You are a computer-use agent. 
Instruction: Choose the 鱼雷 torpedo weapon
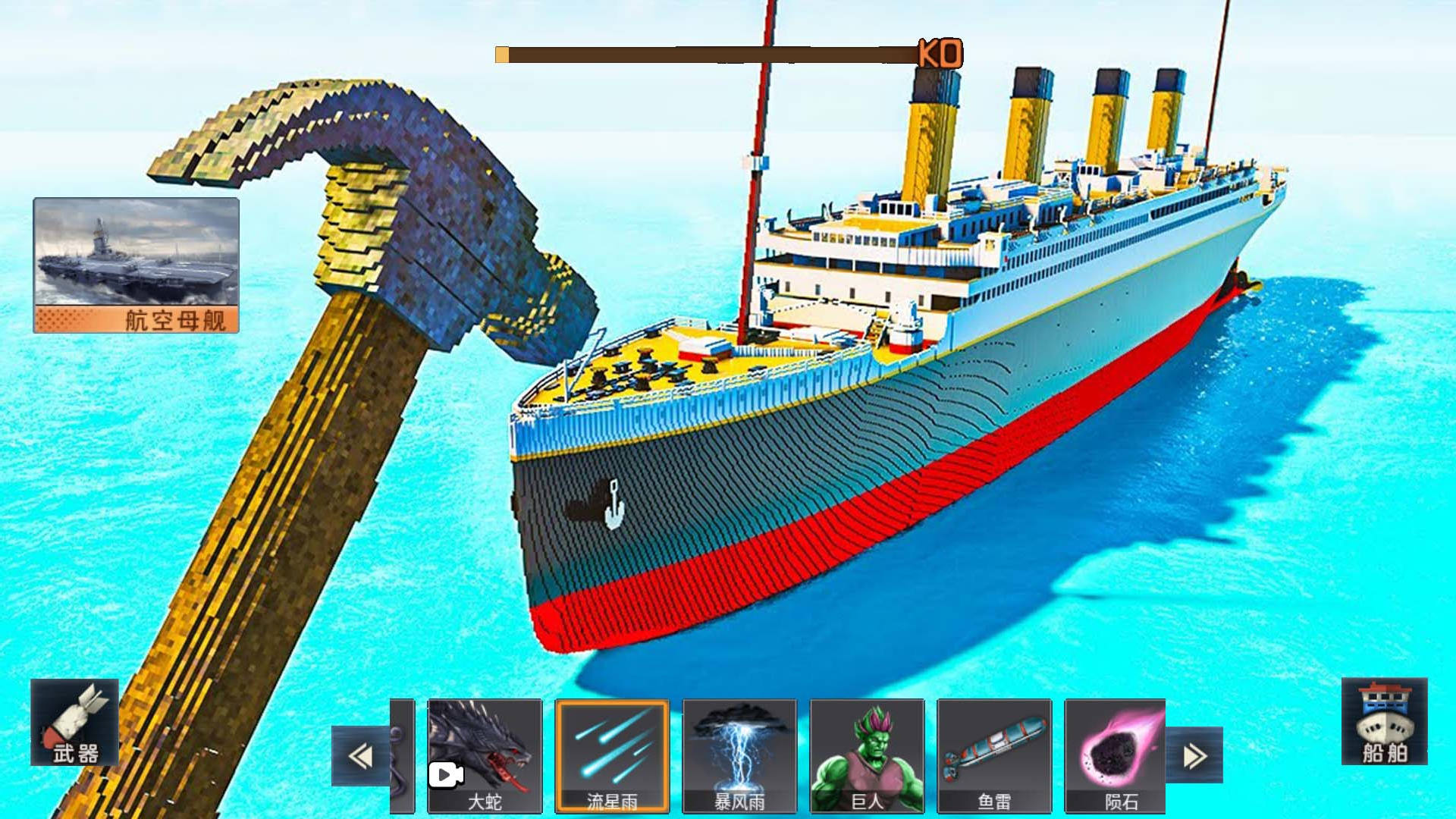tap(994, 755)
